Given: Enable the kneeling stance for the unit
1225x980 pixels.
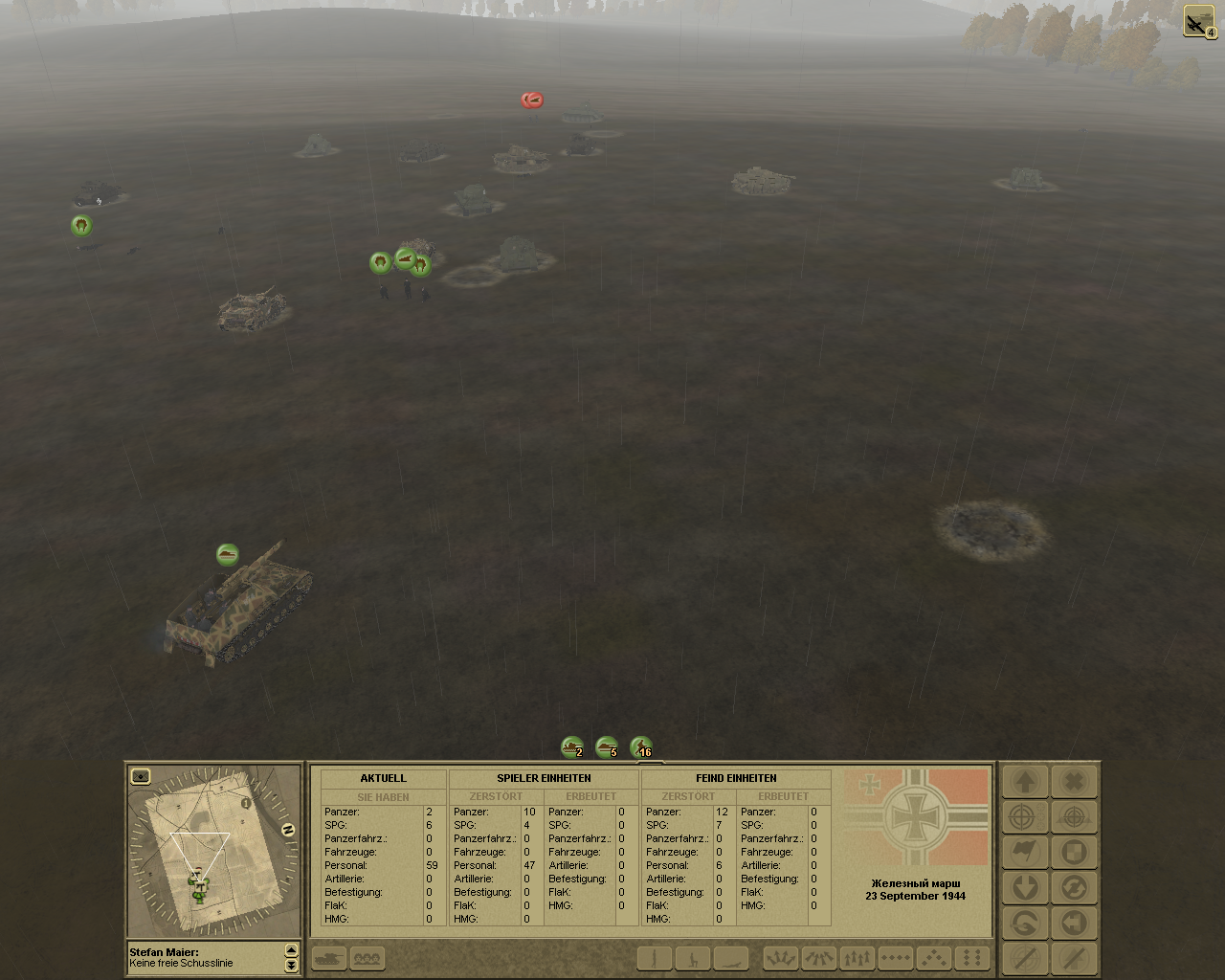Looking at the screenshot, I should click(x=692, y=958).
